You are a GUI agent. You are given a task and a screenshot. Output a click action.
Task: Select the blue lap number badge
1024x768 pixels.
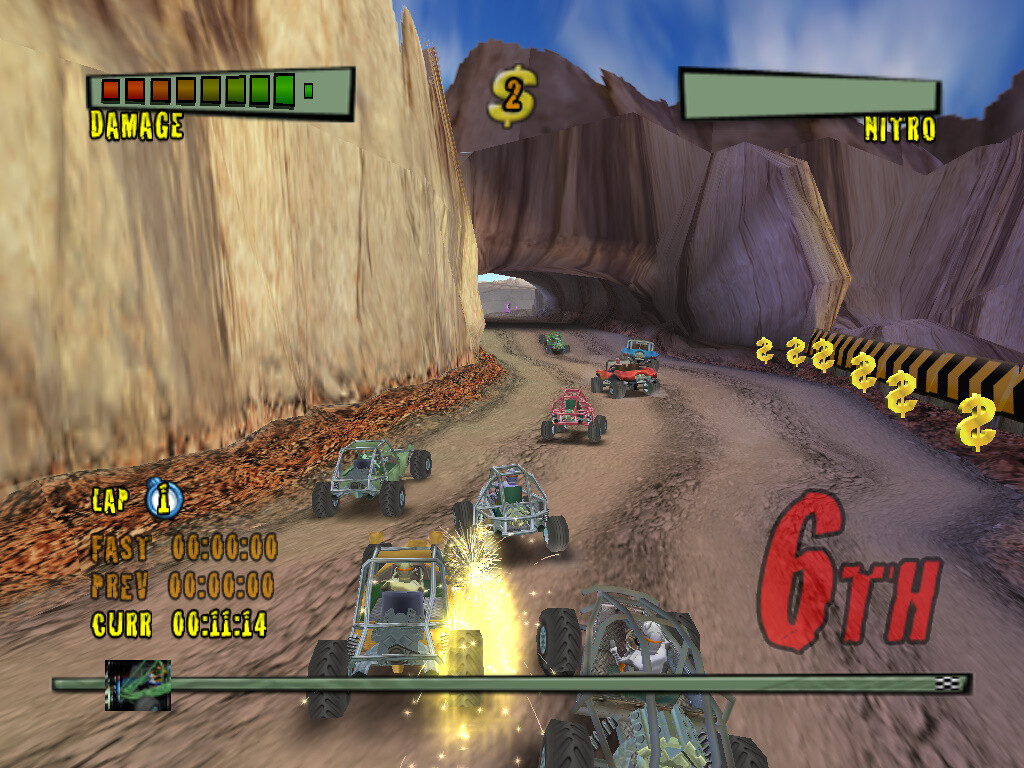pos(164,498)
